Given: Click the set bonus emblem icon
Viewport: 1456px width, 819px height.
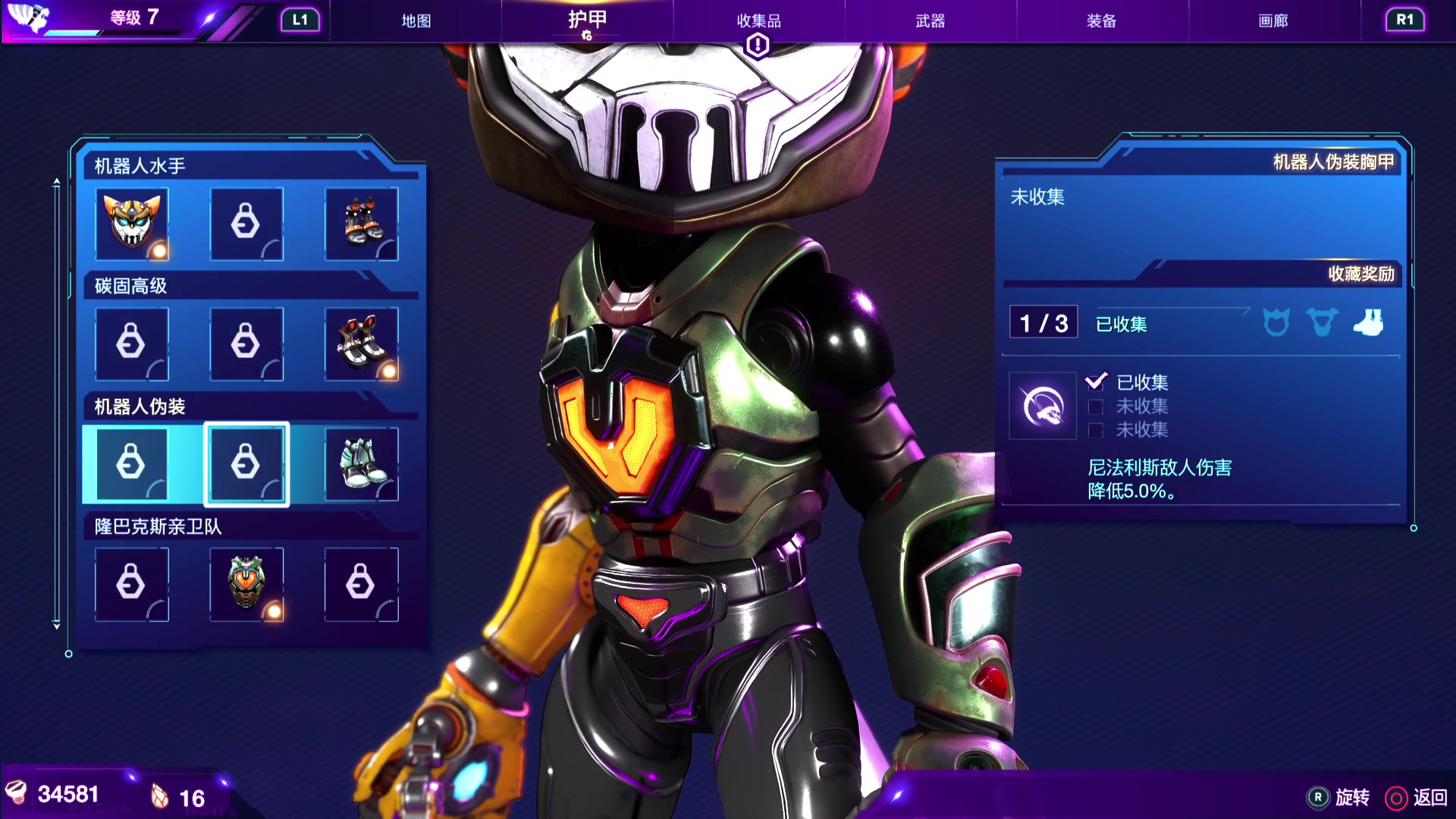Looking at the screenshot, I should [1042, 406].
